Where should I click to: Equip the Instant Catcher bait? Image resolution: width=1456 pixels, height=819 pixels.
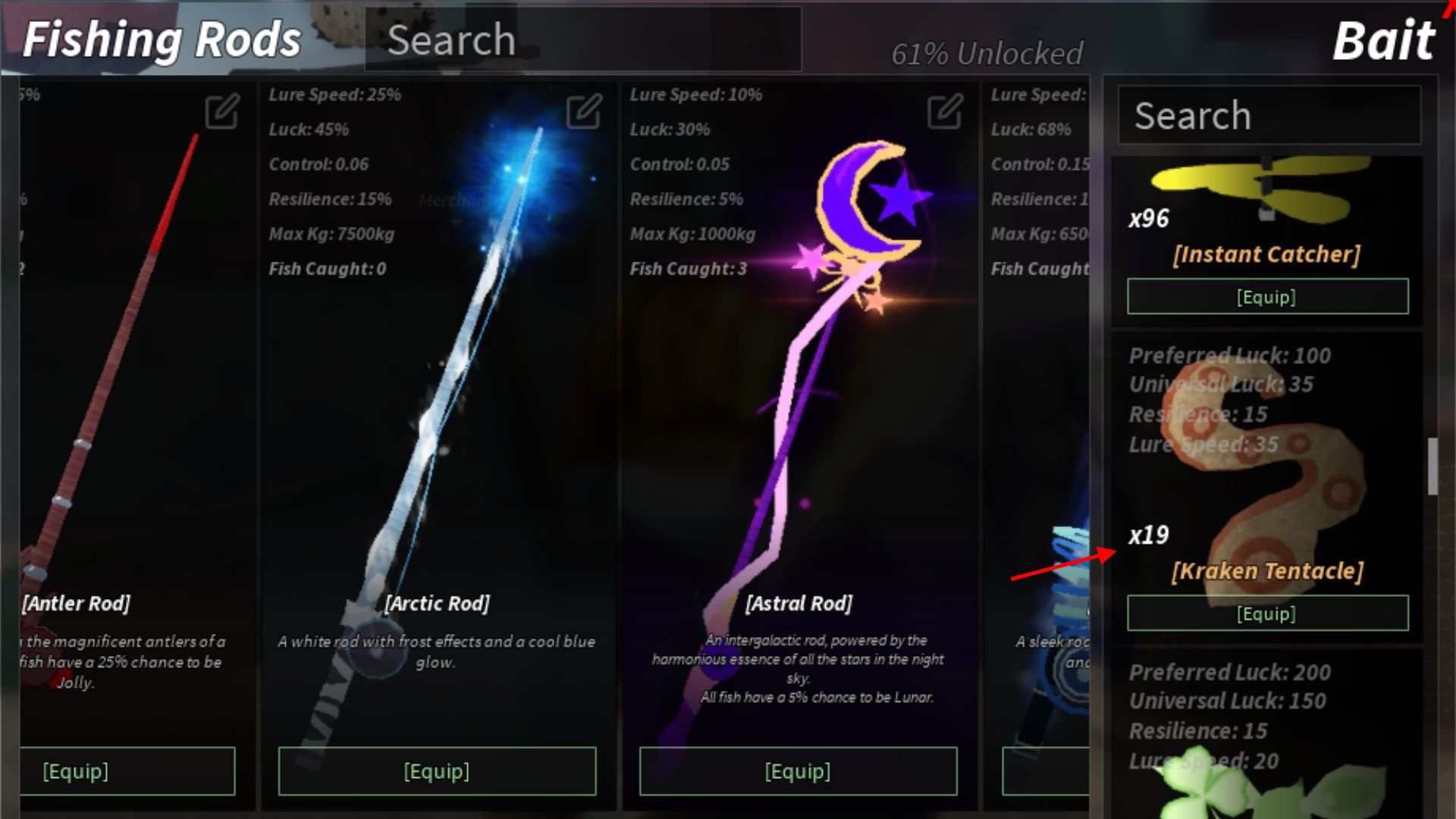[x=1267, y=297]
